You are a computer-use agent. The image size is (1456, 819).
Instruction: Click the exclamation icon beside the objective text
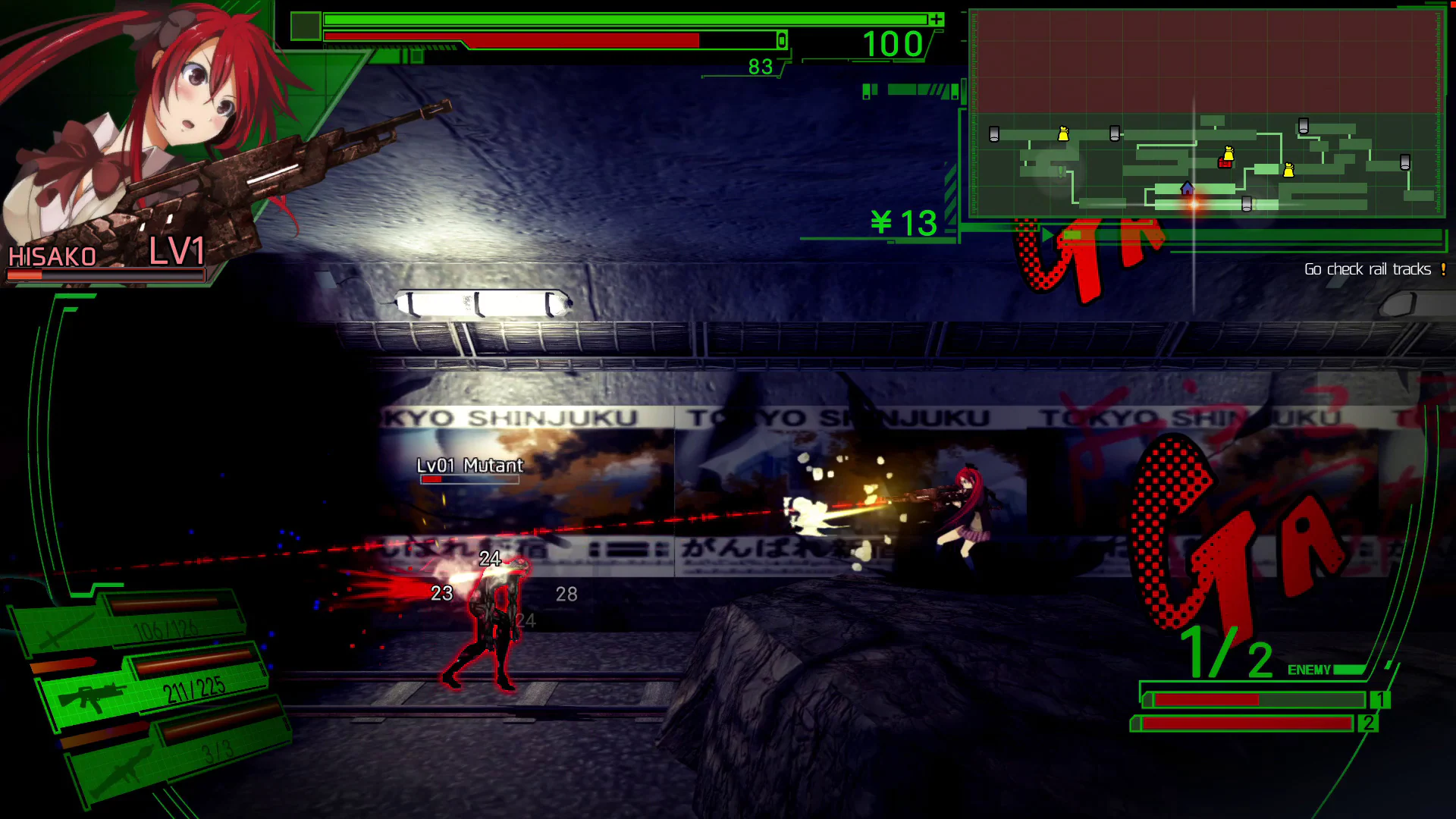pos(1442,269)
